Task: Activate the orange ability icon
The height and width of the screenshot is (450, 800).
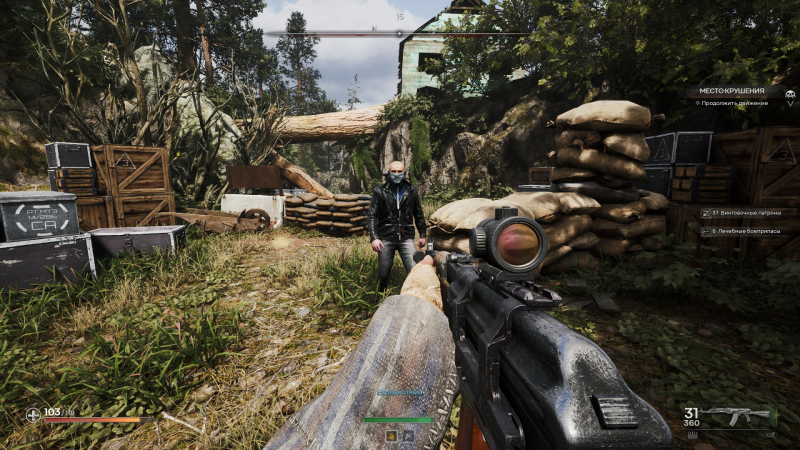Action: coord(392,435)
